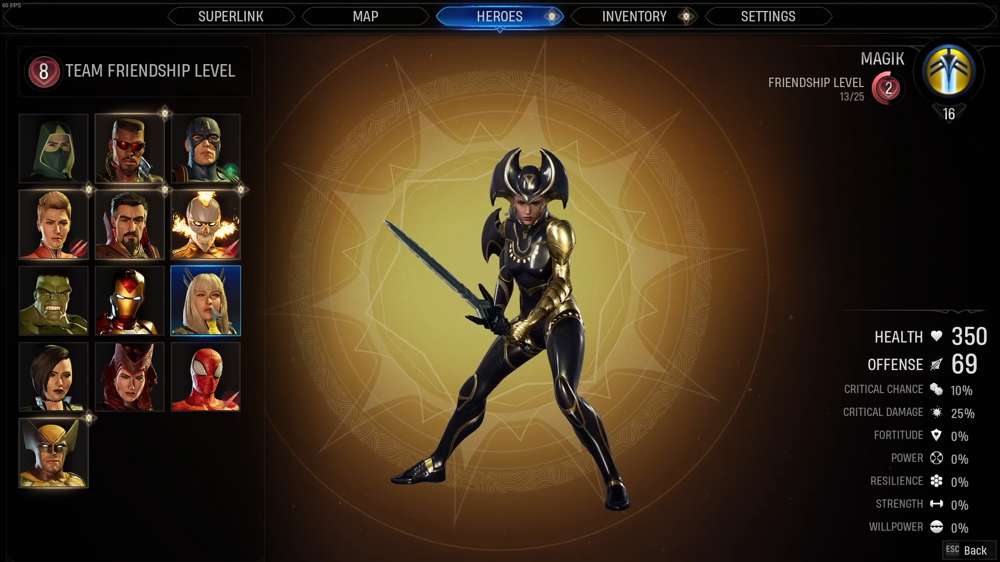Select the Heroes tab
The image size is (1000, 562).
(499, 16)
